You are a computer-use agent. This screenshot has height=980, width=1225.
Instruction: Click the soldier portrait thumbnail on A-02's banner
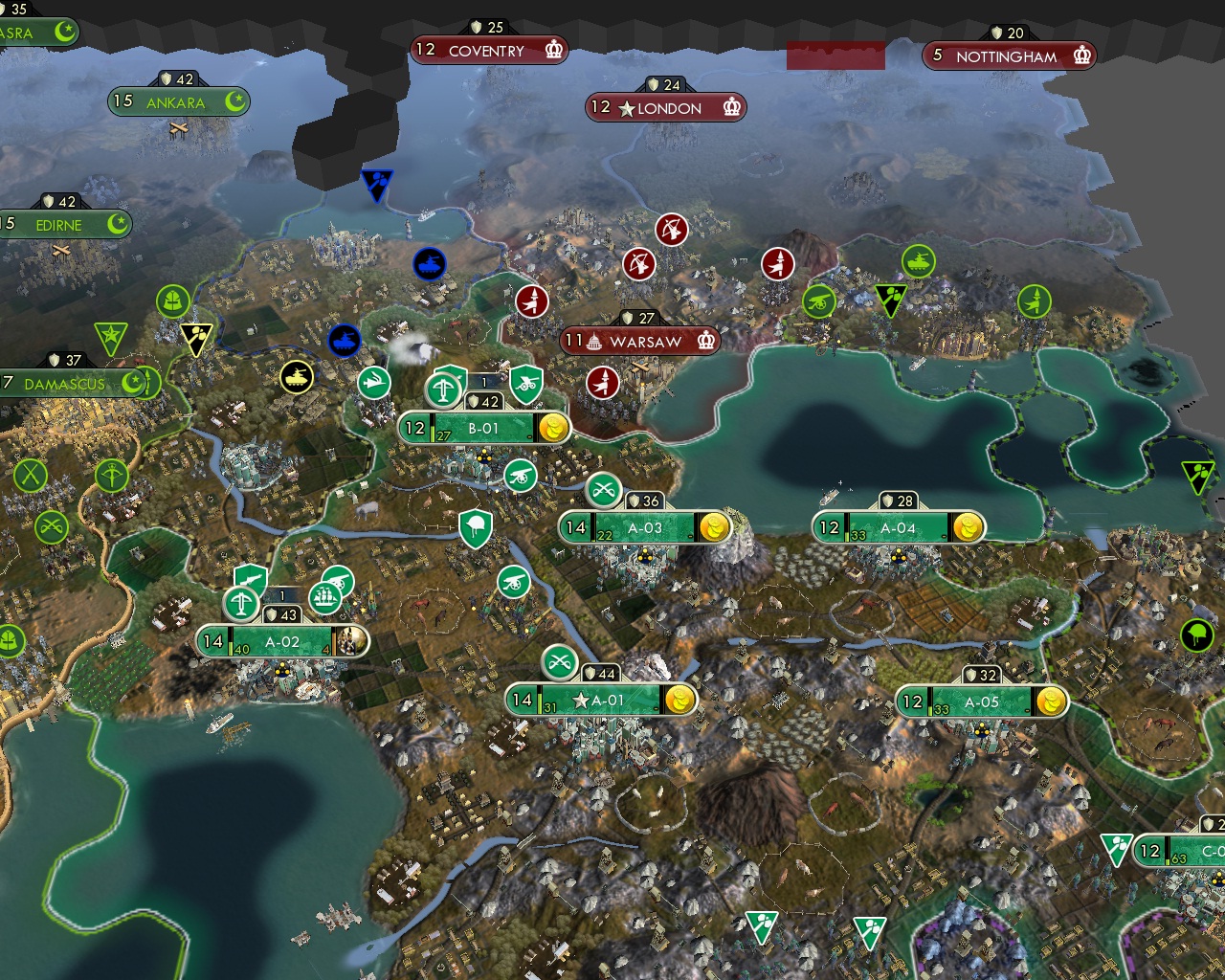tap(352, 642)
